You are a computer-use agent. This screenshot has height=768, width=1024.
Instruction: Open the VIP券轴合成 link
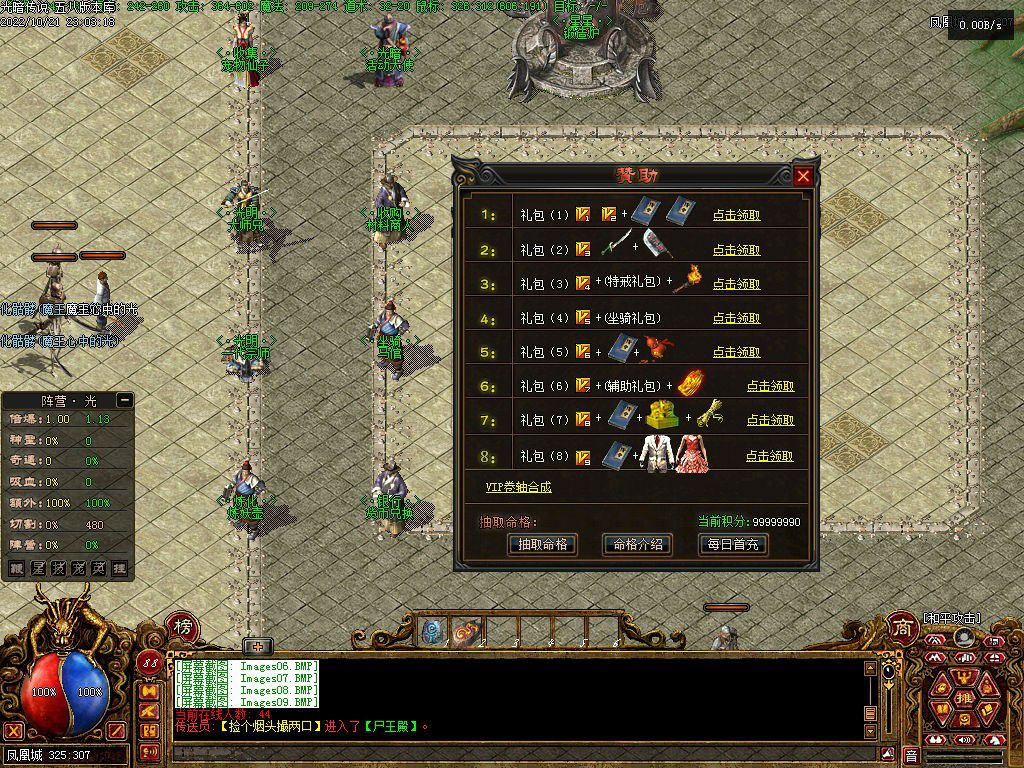[518, 487]
